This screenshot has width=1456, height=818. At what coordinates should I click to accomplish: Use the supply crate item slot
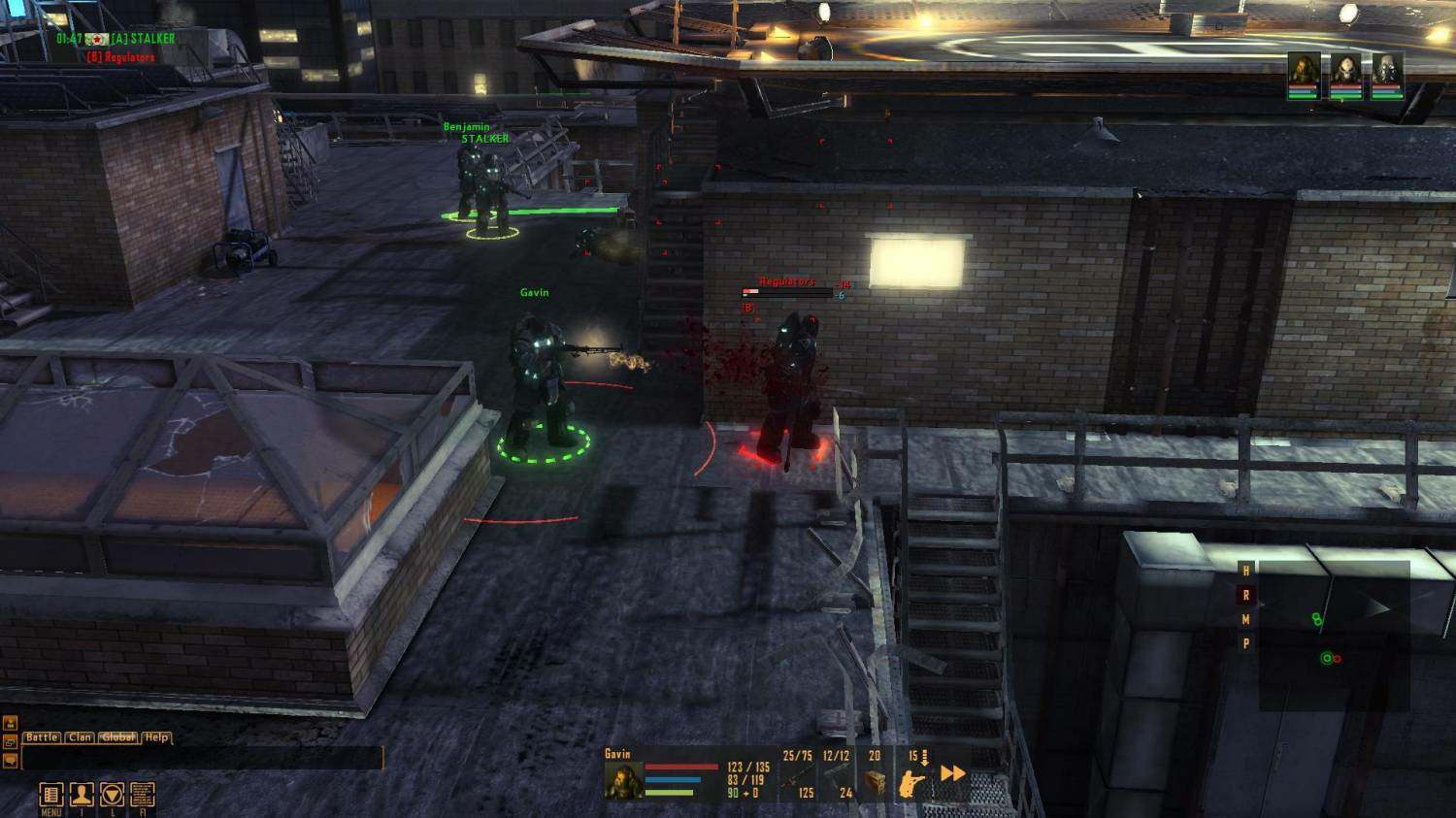(x=875, y=779)
